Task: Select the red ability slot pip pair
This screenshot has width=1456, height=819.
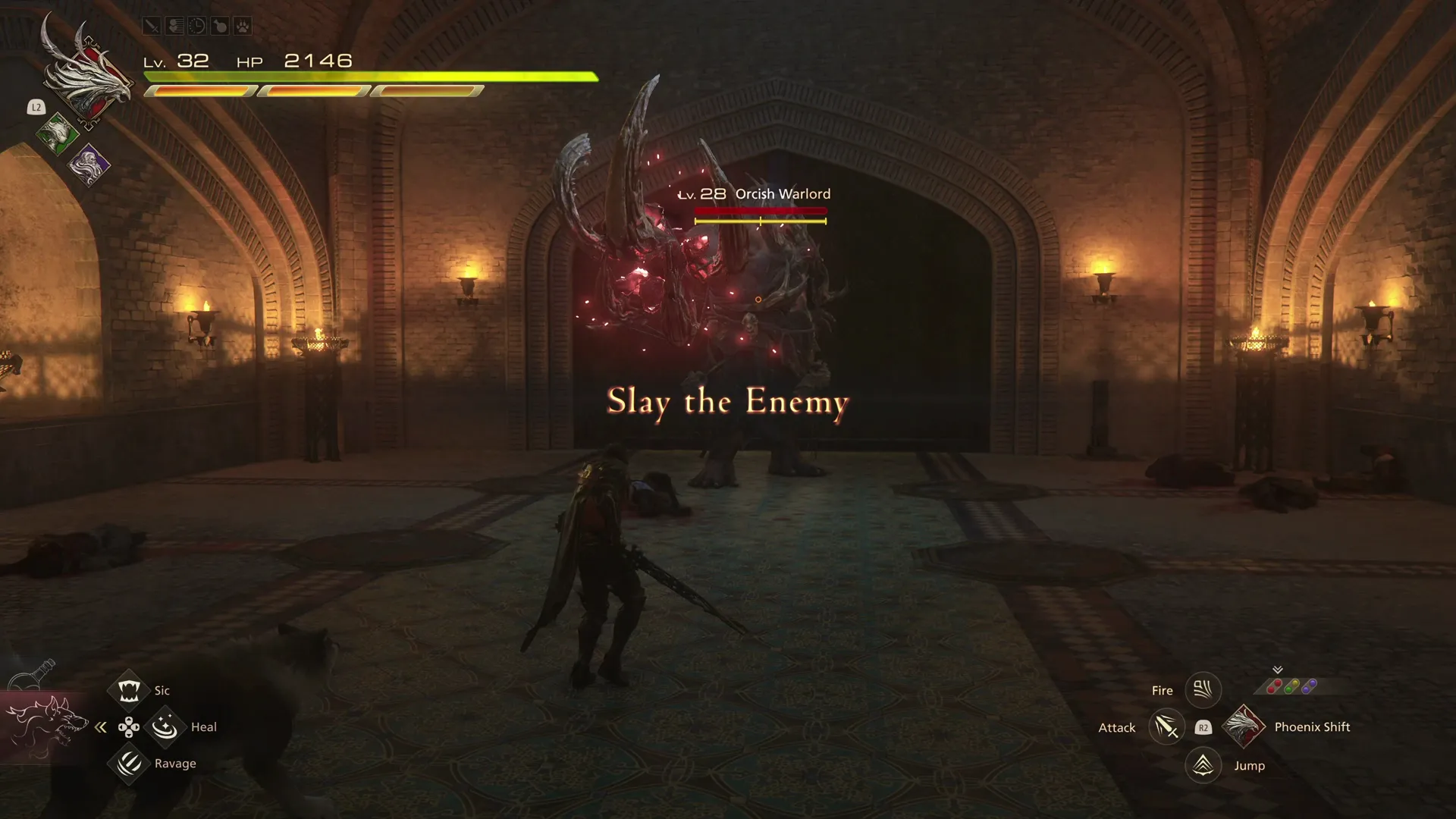Action: [1274, 685]
